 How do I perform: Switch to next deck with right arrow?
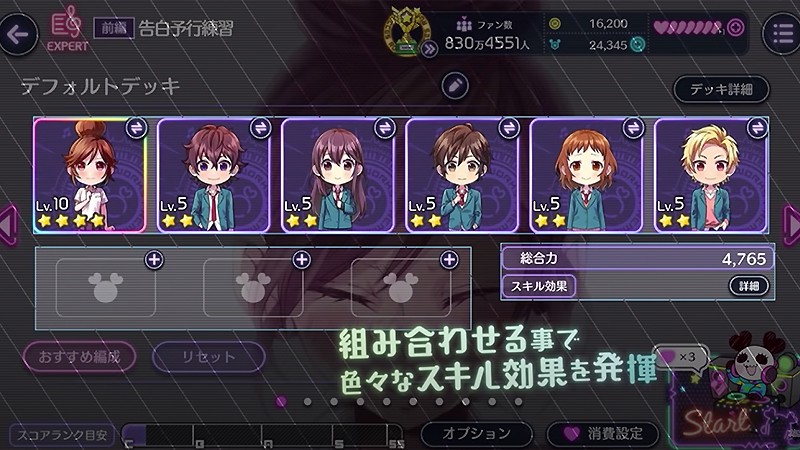pos(792,220)
